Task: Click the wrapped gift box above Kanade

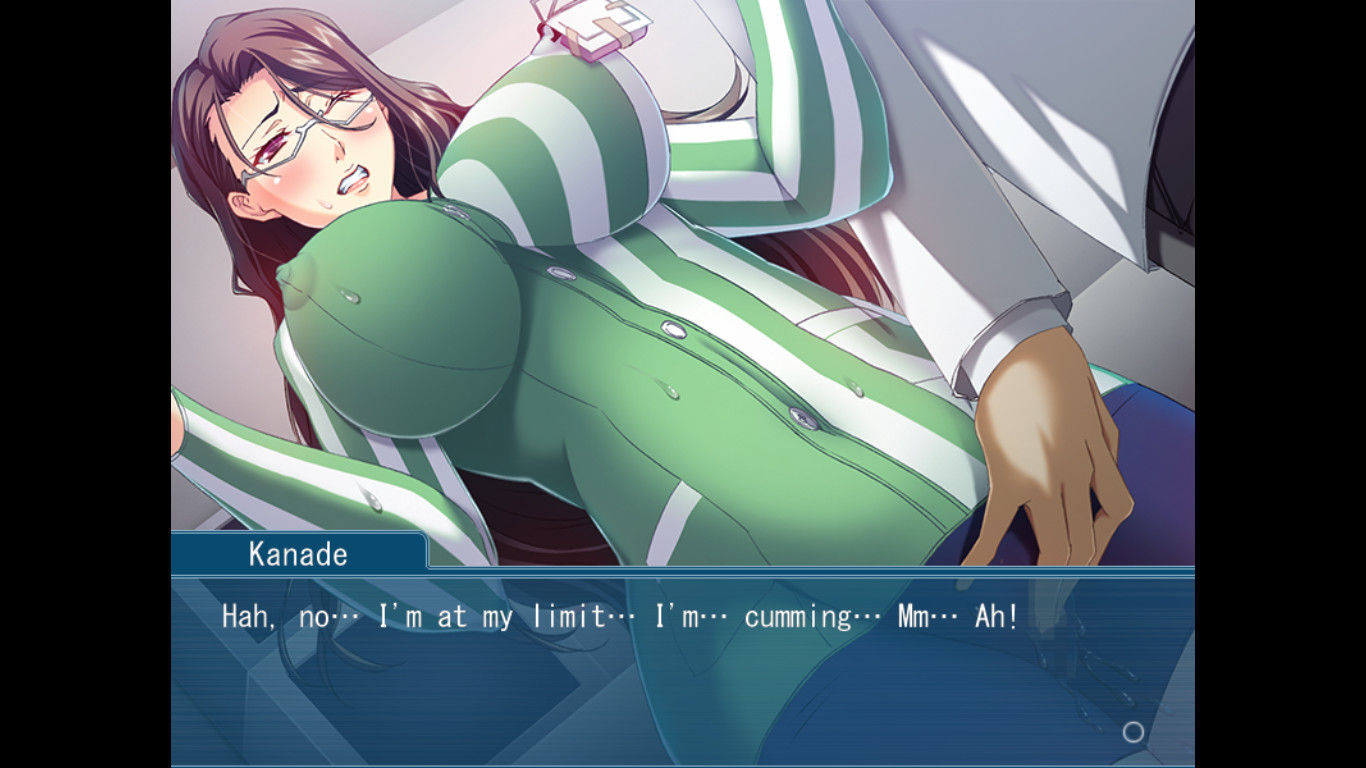Action: tap(596, 30)
